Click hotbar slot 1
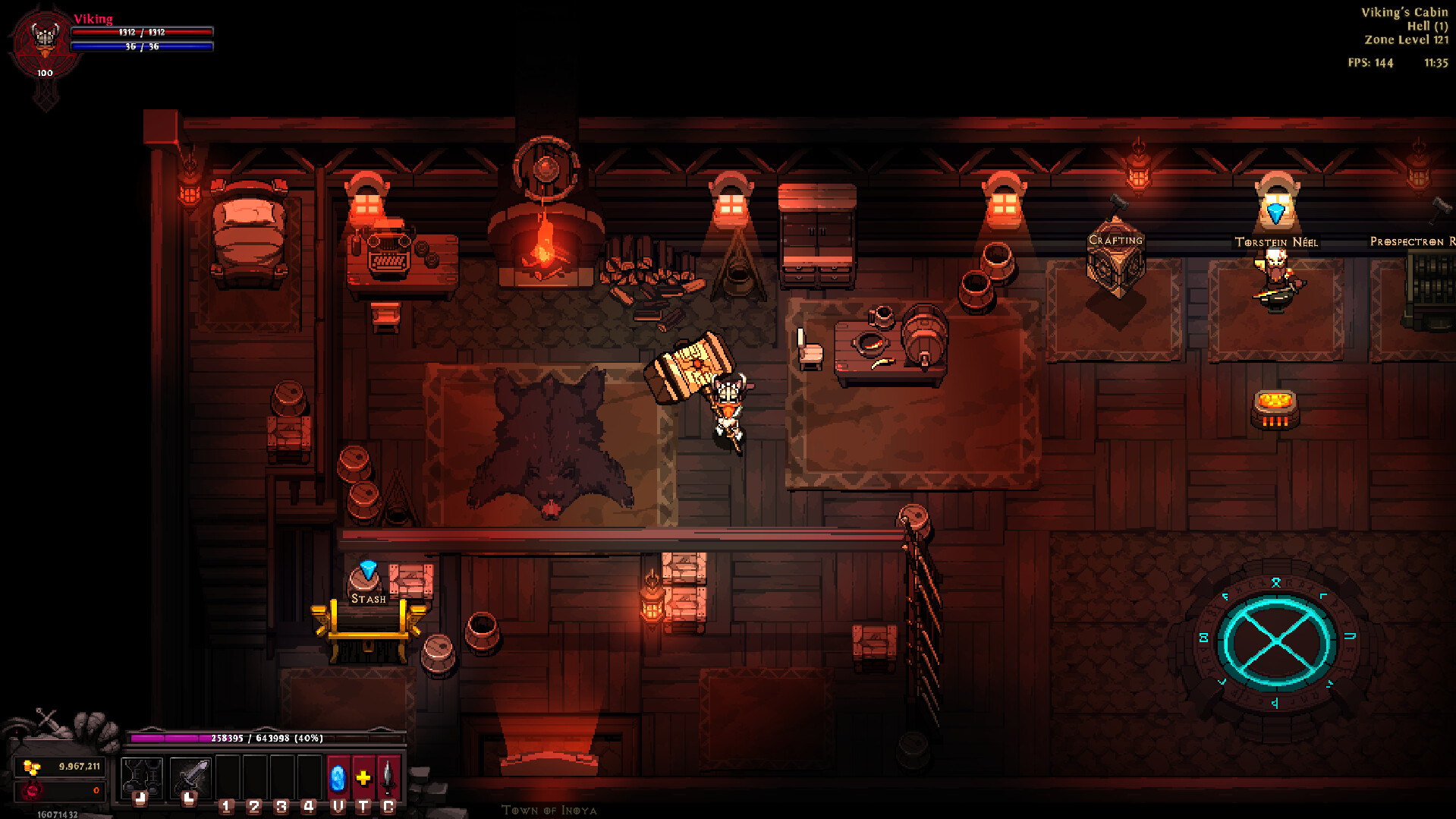 click(x=228, y=778)
